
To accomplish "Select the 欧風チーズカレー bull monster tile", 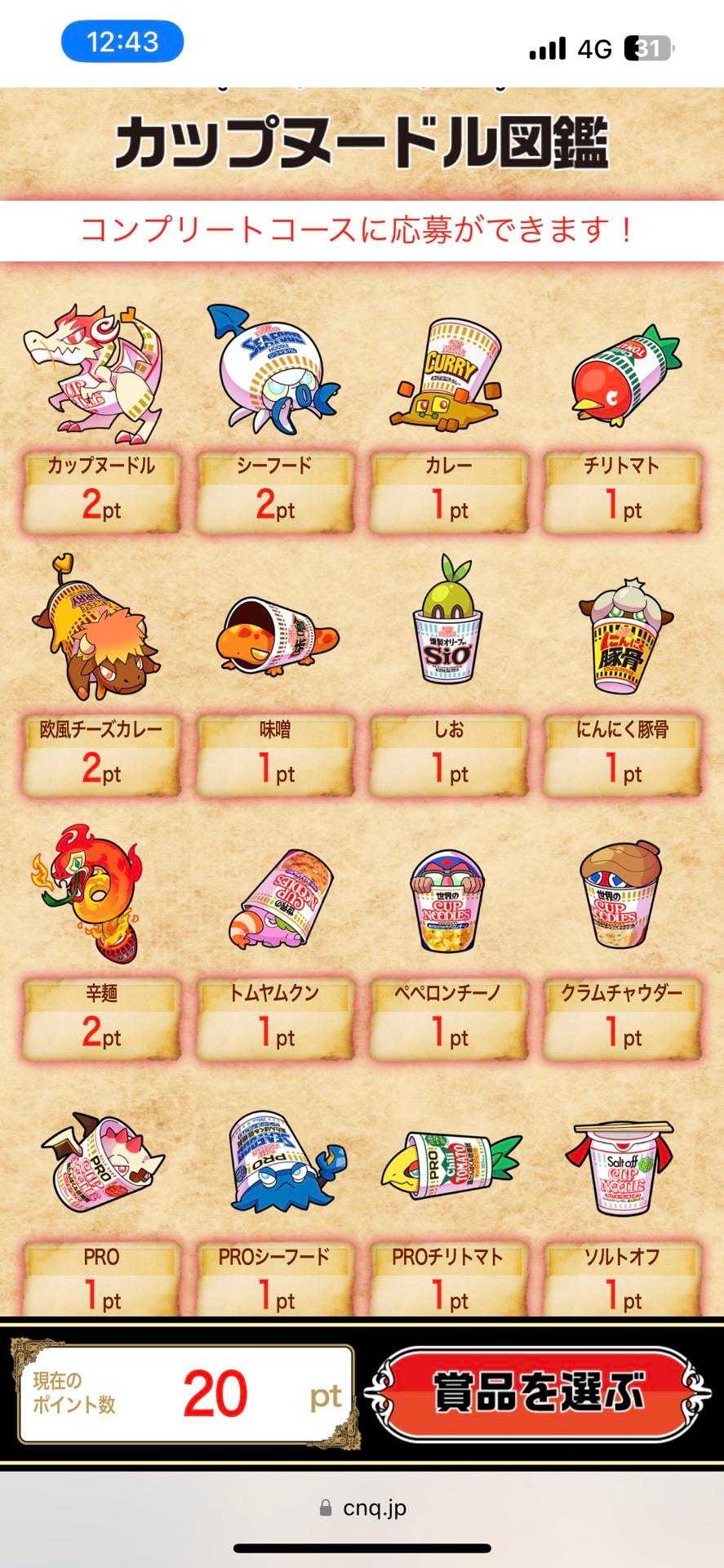I will [x=100, y=629].
